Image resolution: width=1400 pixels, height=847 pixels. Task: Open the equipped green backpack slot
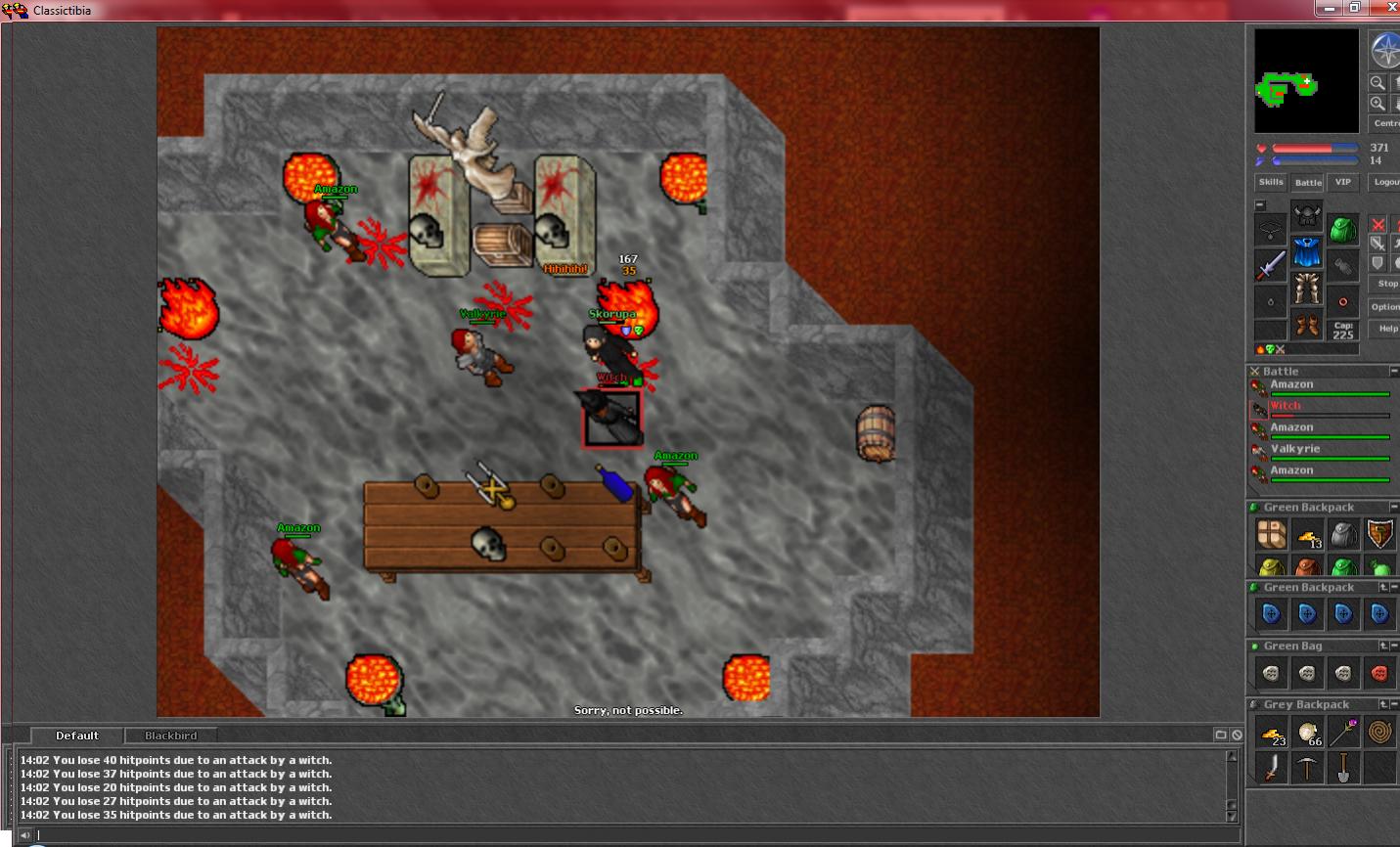1343,229
